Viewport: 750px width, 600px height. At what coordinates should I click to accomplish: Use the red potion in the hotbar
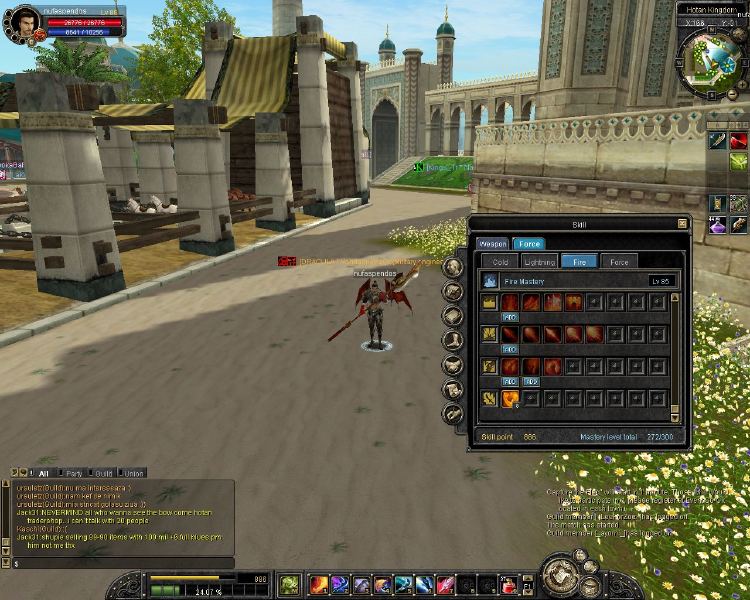click(x=510, y=584)
